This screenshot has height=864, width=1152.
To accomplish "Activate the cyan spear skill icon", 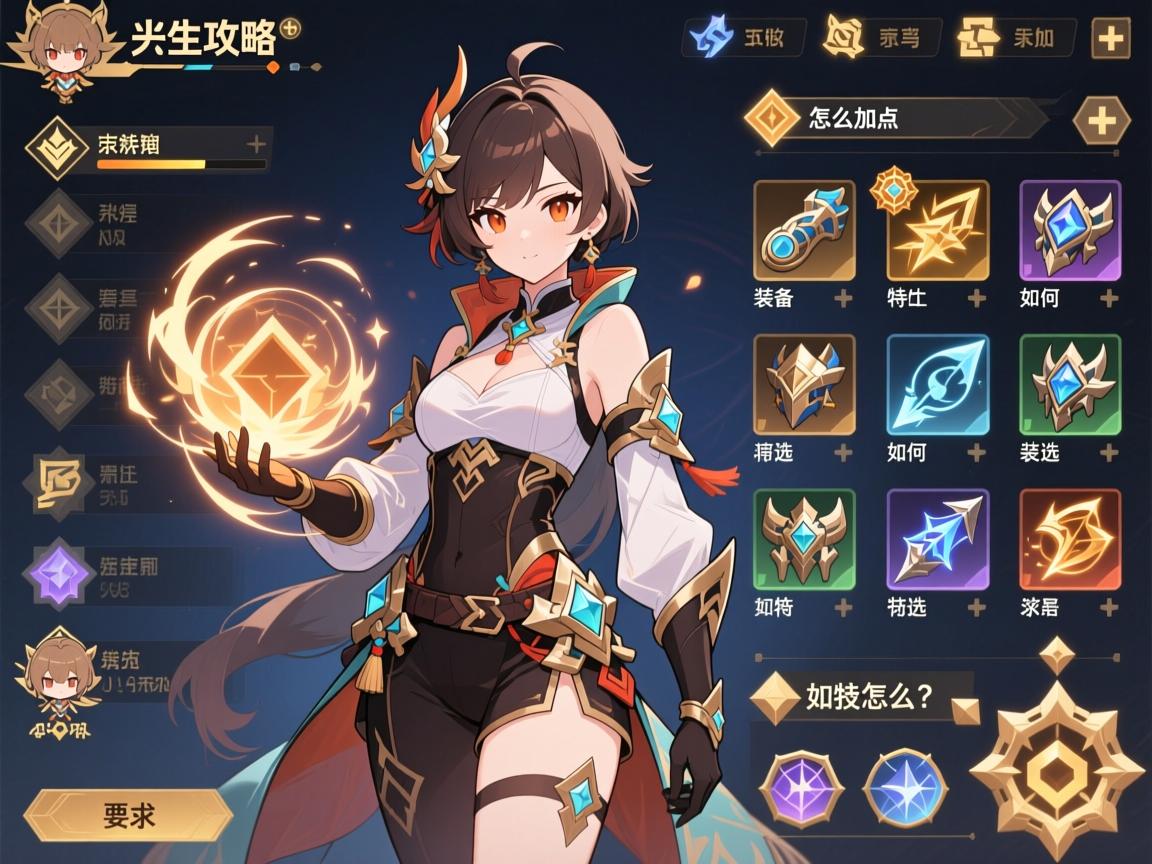I will point(938,385).
